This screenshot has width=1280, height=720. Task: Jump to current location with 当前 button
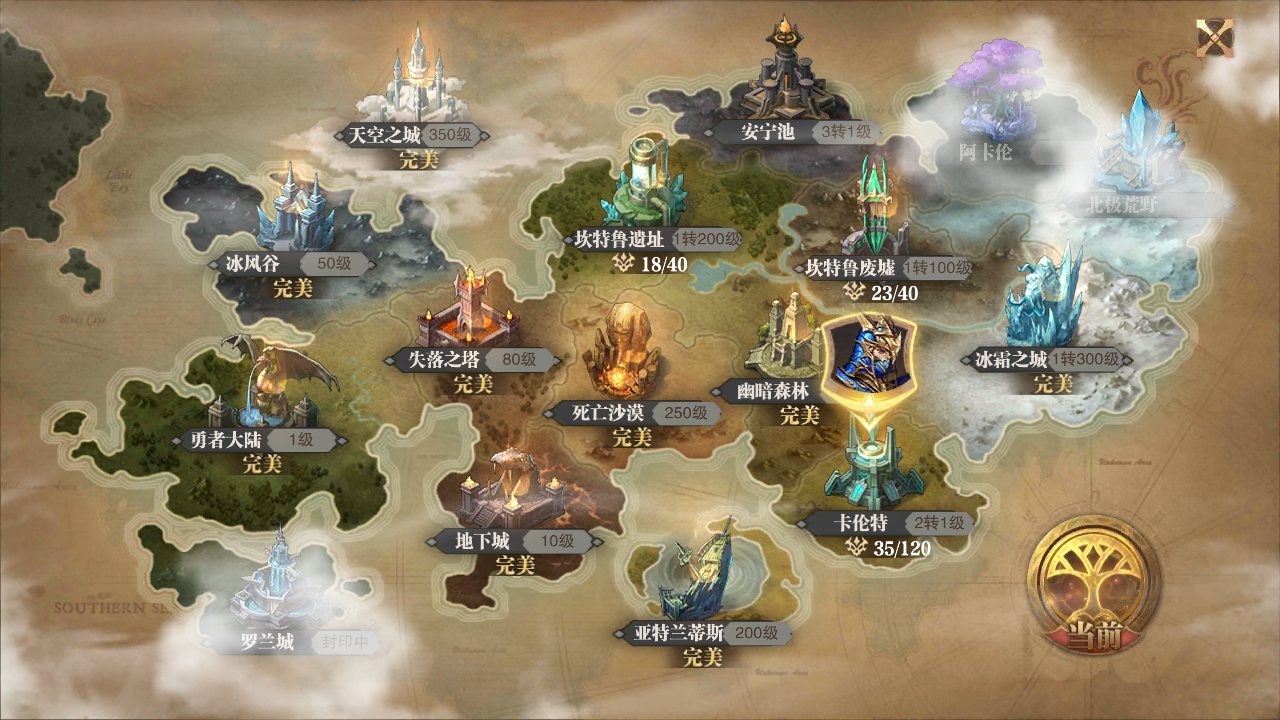(x=1097, y=589)
